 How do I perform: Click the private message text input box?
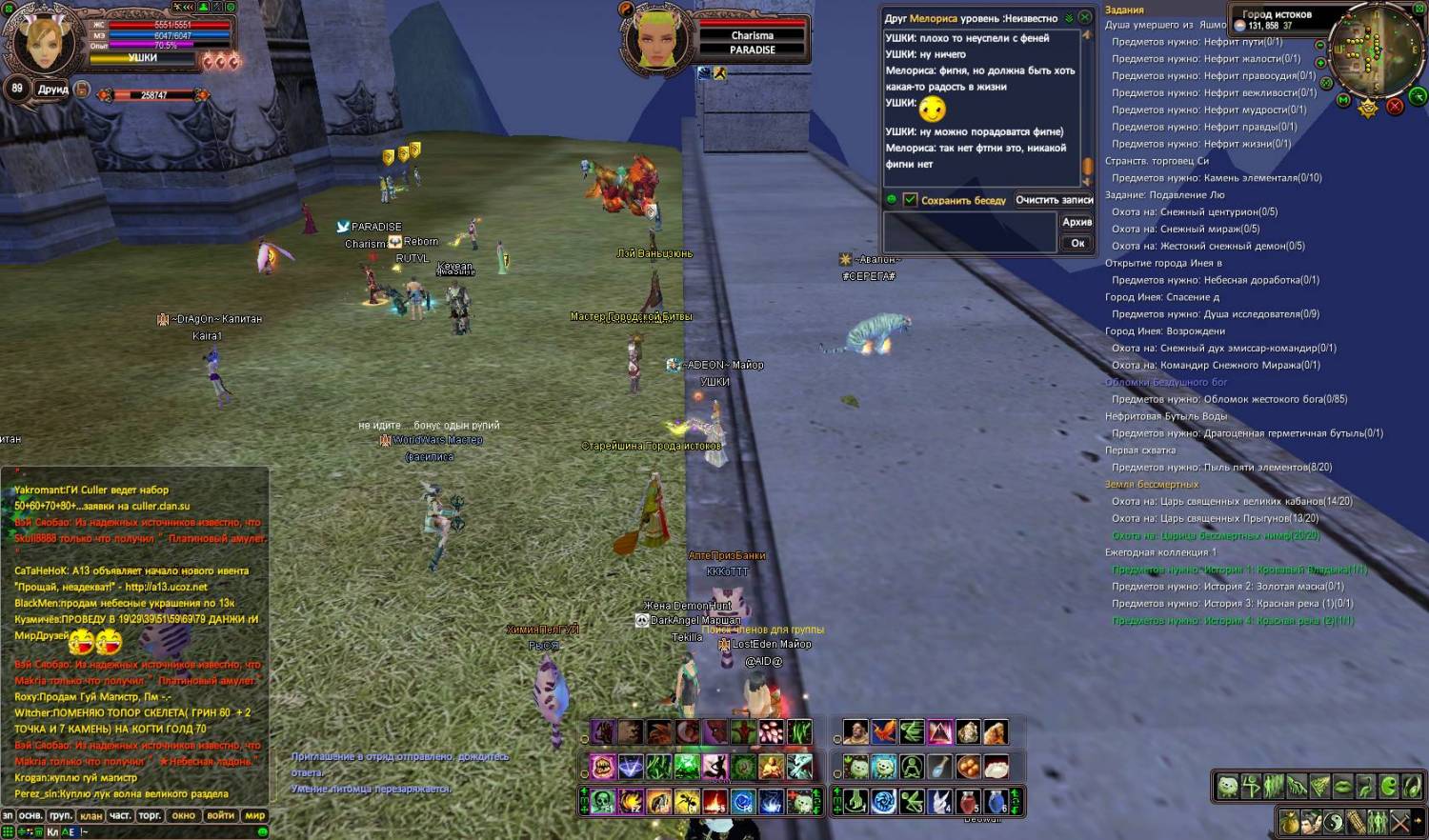point(970,232)
